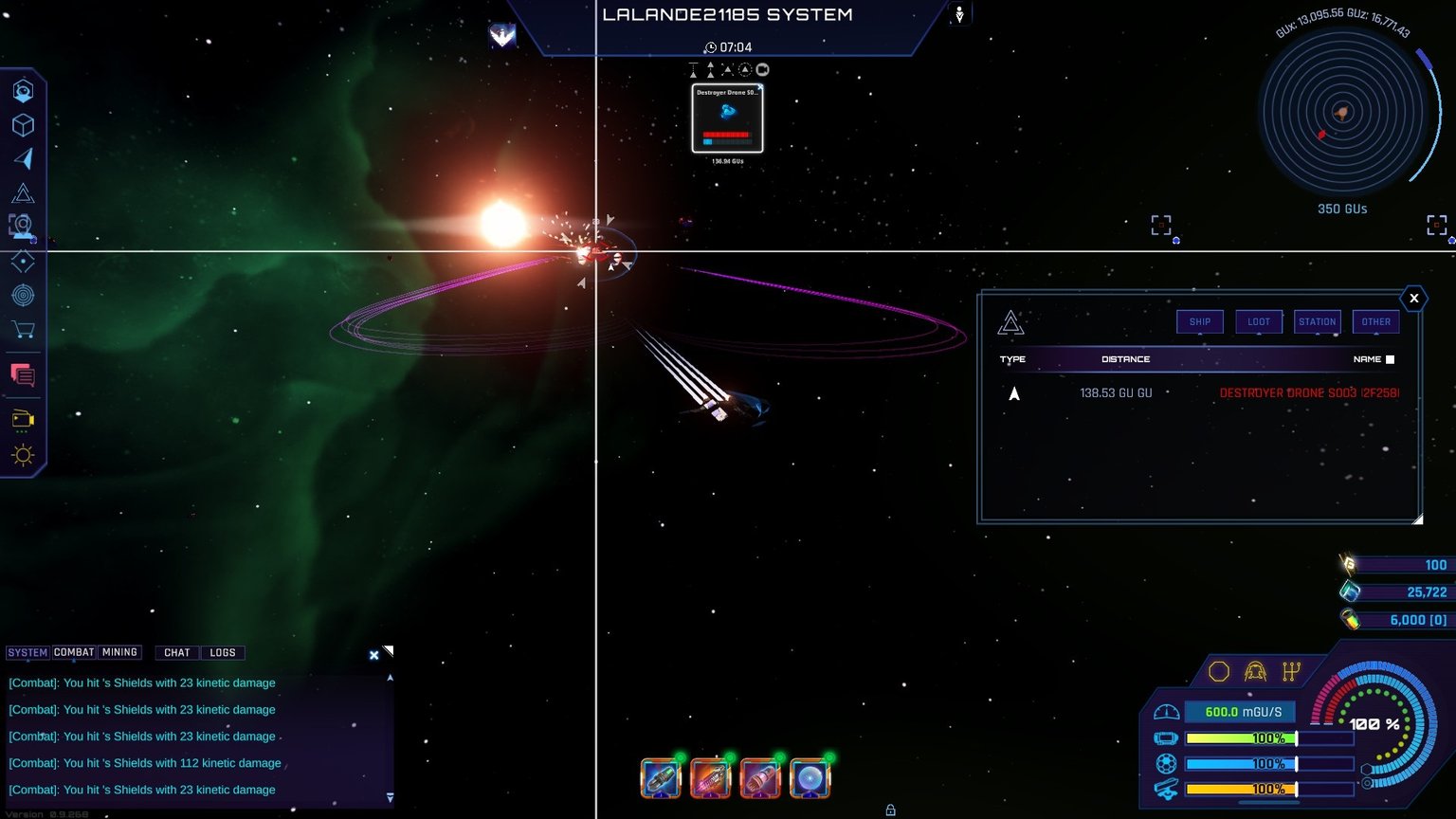This screenshot has width=1456, height=819.
Task: Click the STATION filter button
Action: click(1317, 321)
